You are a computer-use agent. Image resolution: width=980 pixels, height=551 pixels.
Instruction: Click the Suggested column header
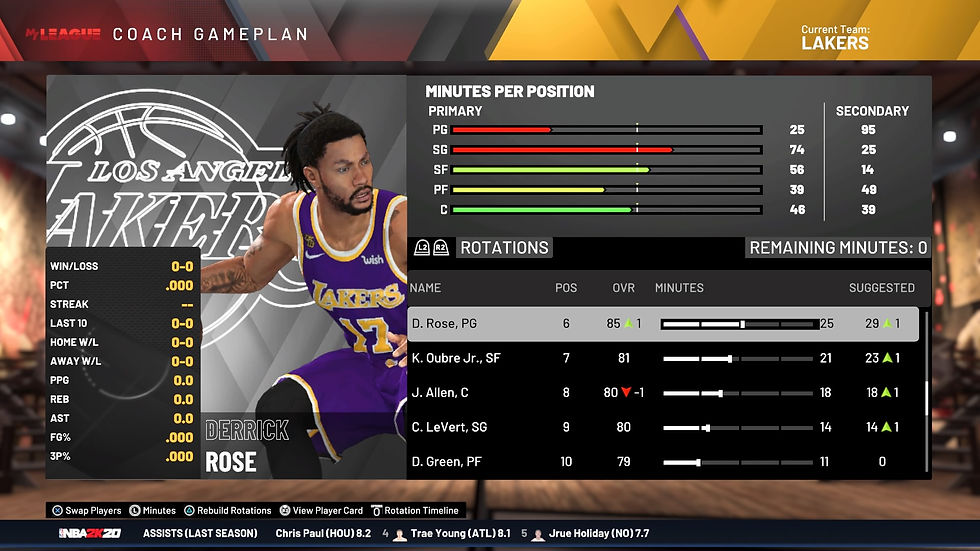click(881, 288)
